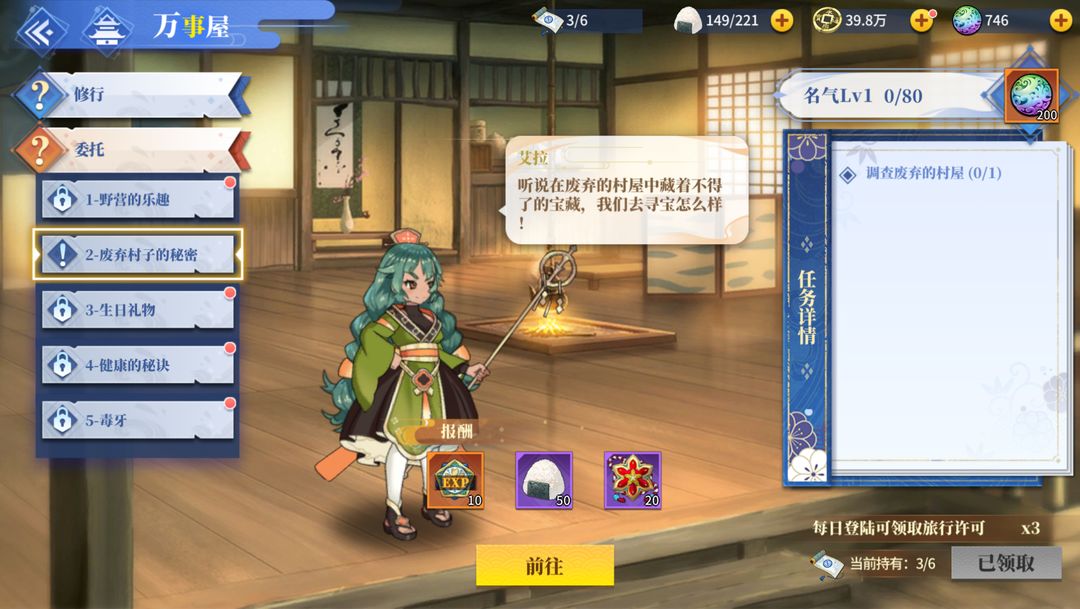Screen dimensions: 1080x609
Task: Switch to the 委托 commission category
Action: pos(130,150)
